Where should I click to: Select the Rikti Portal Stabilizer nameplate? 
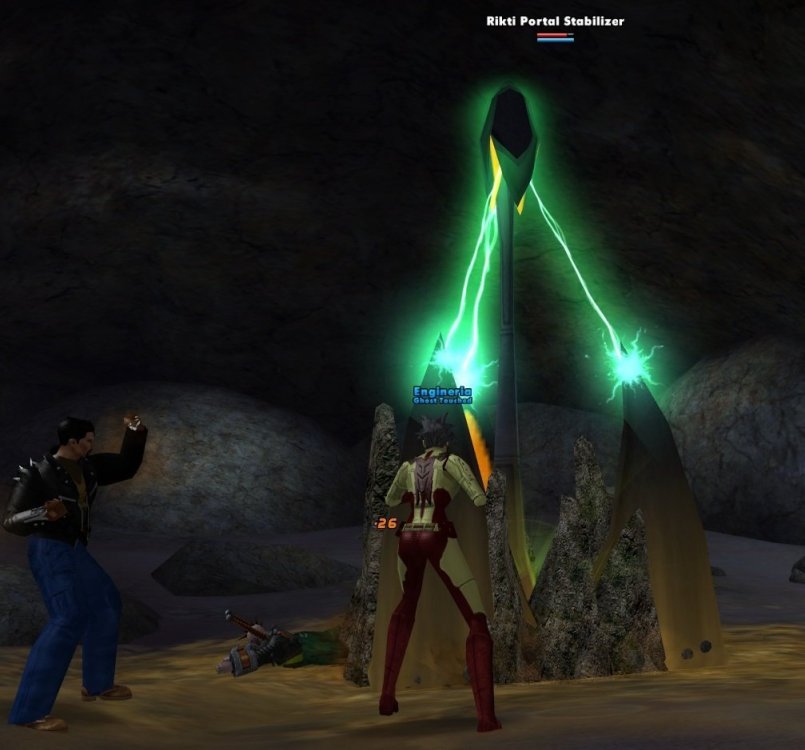point(555,21)
